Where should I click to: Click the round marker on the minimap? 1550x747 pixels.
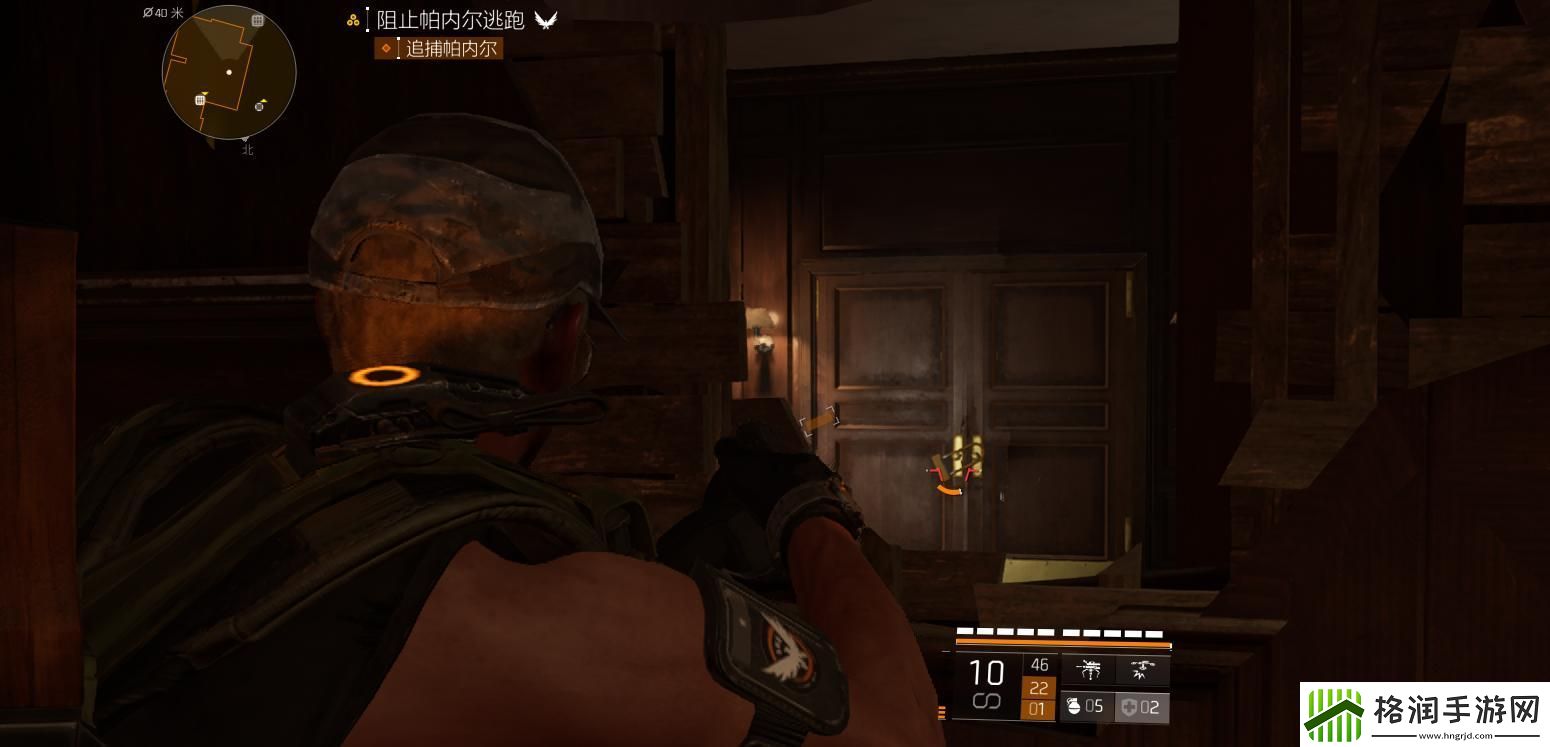tap(260, 105)
